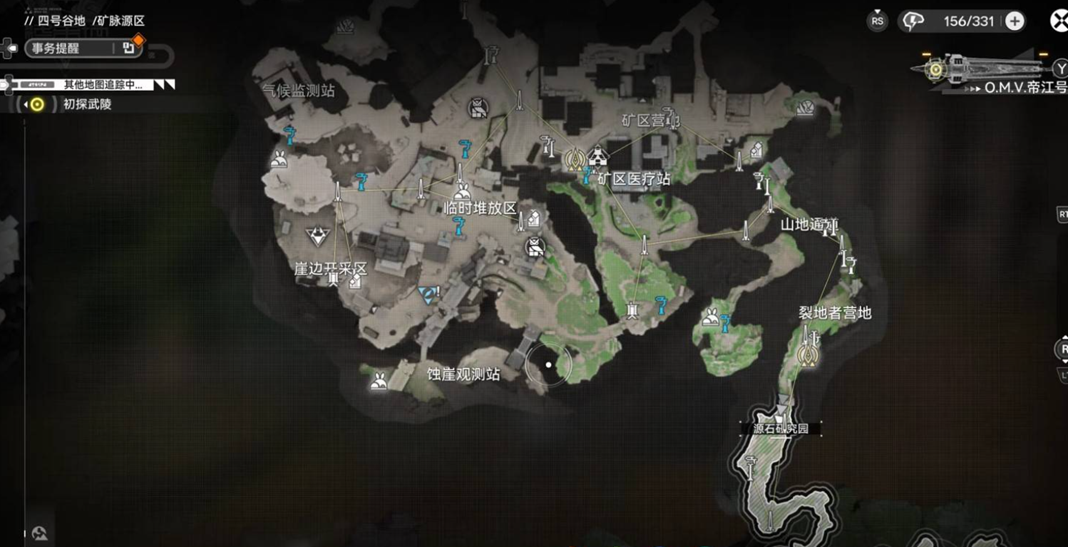The height and width of the screenshot is (547, 1068).
Task: Select the striped dome marker east of 矿区营地
Action: 805,108
